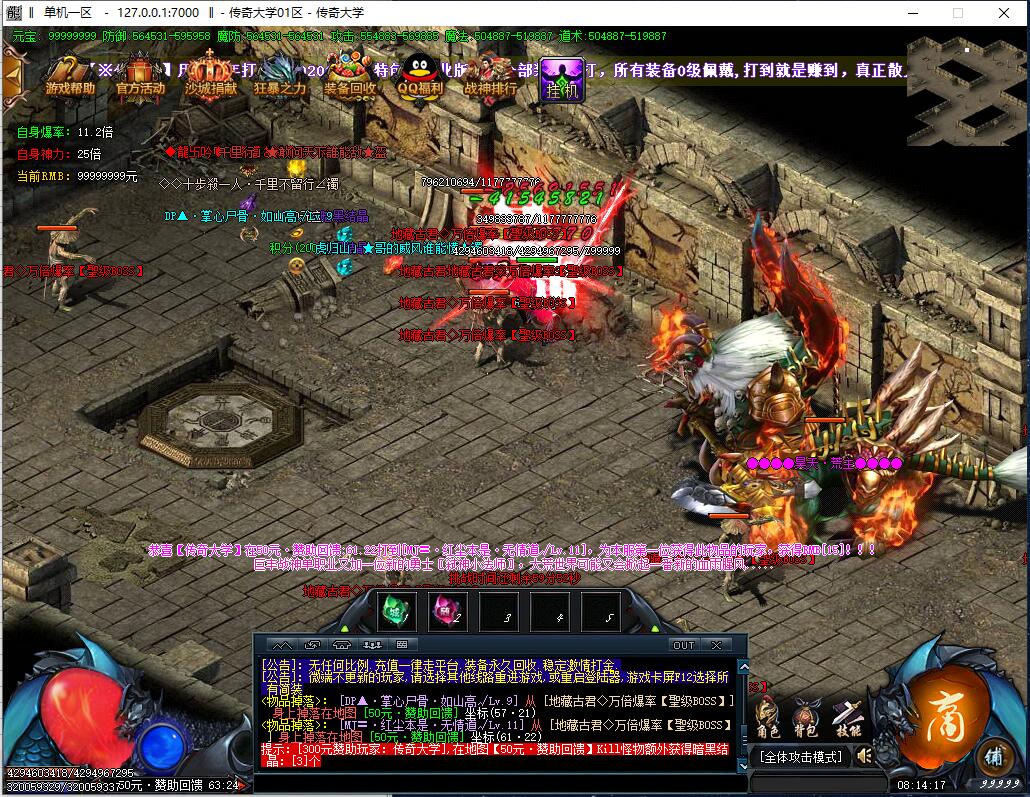The image size is (1030, 797).
Task: Open the 官方活动 official events icon
Action: [140, 76]
